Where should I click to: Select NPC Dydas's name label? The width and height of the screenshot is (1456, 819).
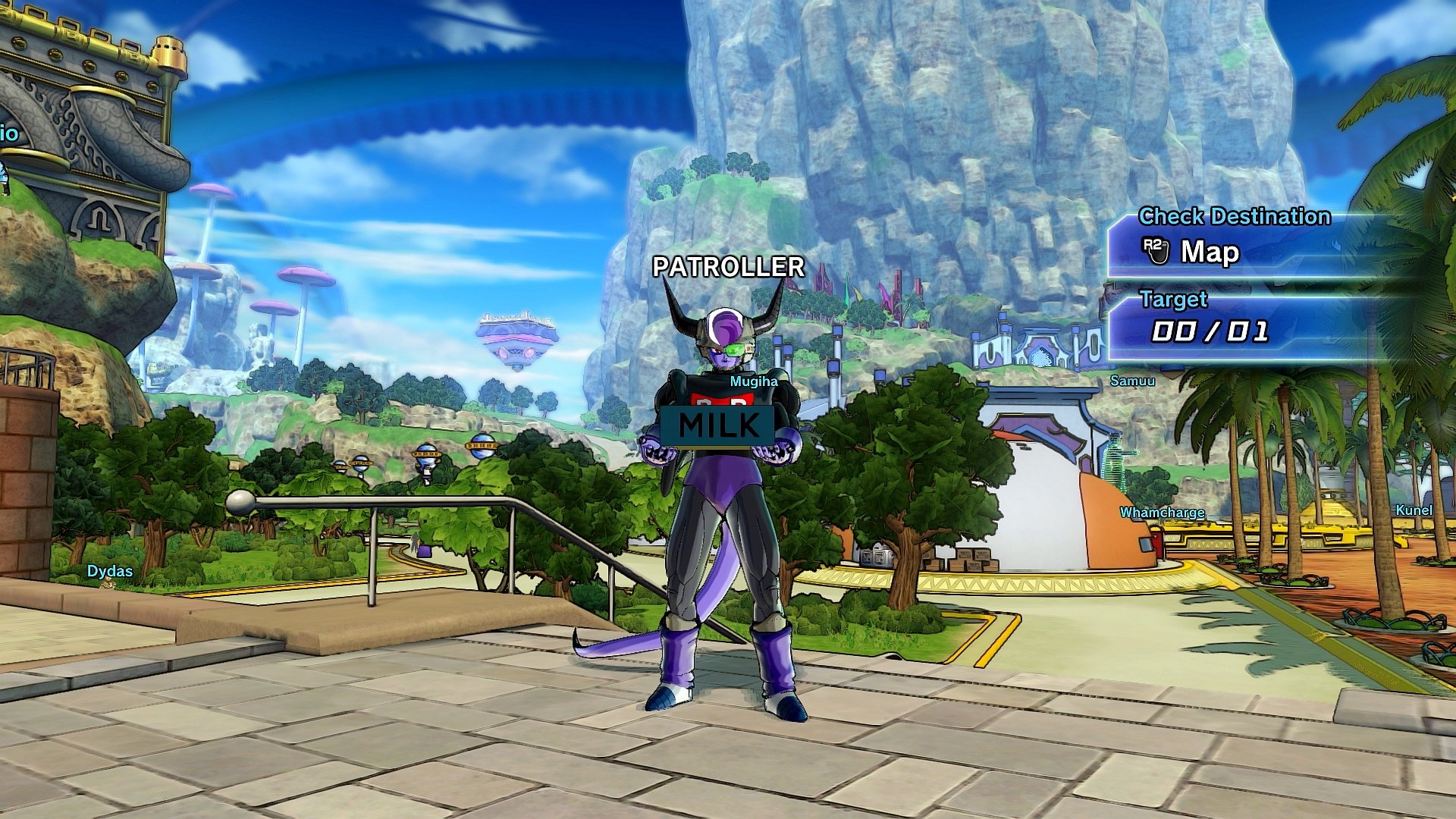(108, 570)
